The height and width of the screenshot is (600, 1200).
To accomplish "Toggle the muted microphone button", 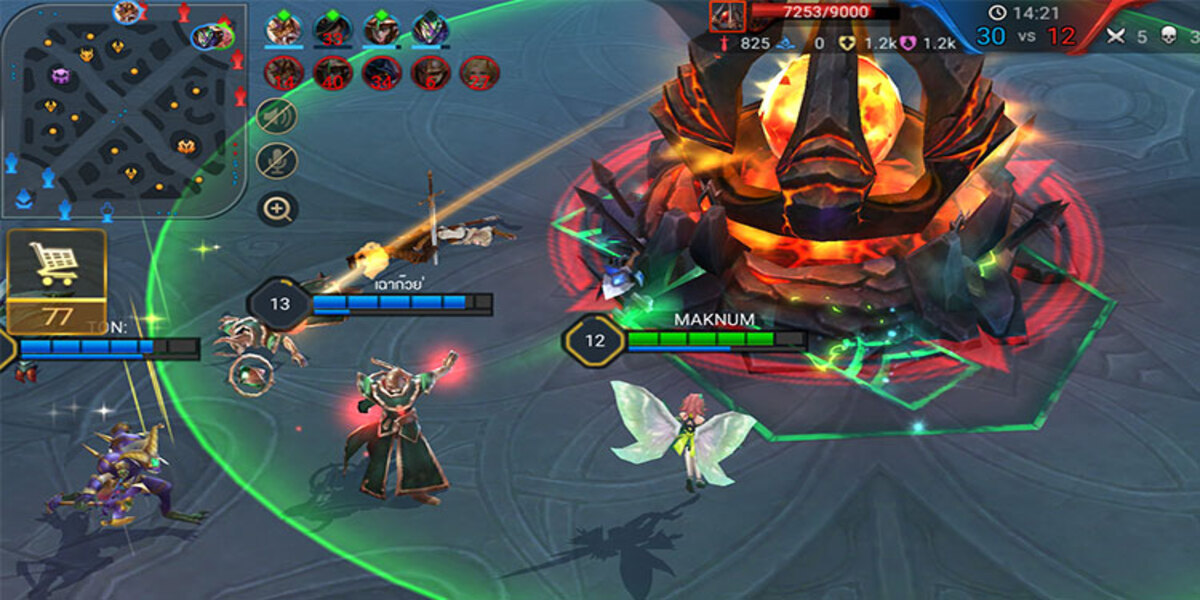I will click(277, 161).
